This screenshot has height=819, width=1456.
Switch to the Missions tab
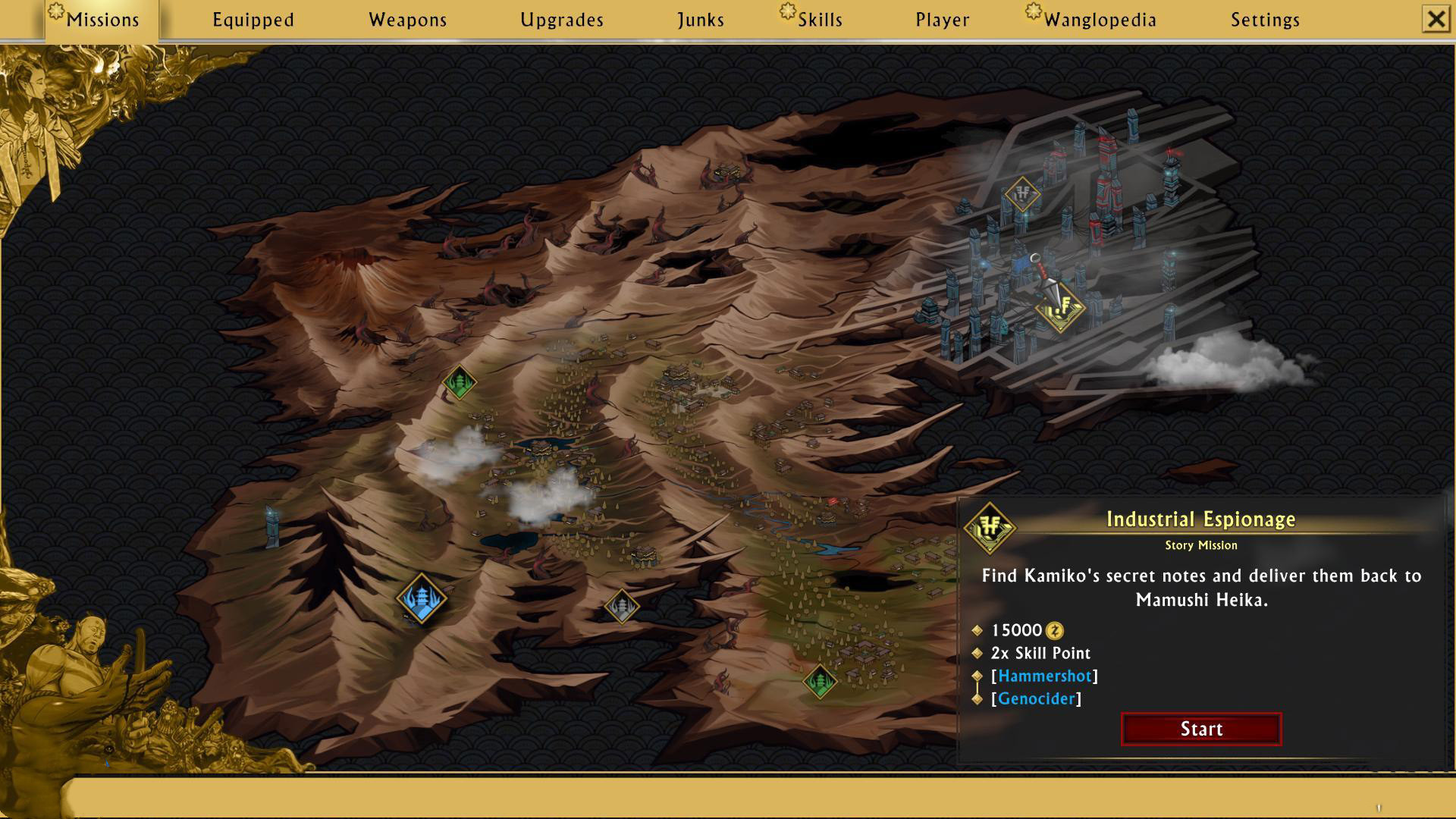102,20
